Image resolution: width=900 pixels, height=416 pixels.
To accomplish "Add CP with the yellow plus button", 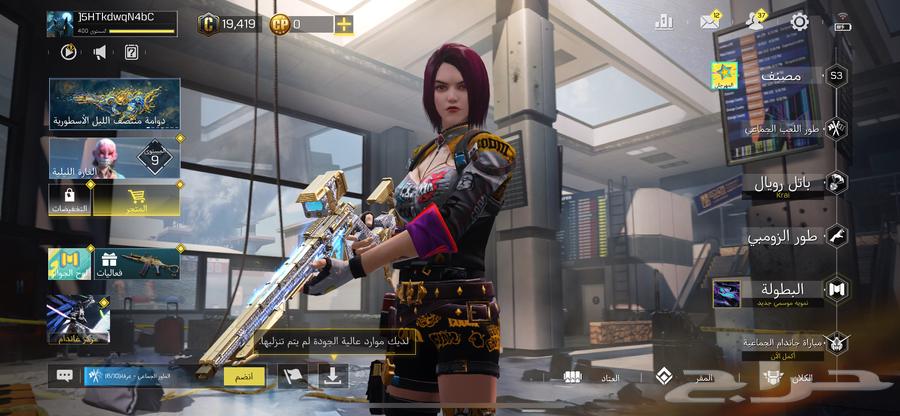I will click(343, 23).
